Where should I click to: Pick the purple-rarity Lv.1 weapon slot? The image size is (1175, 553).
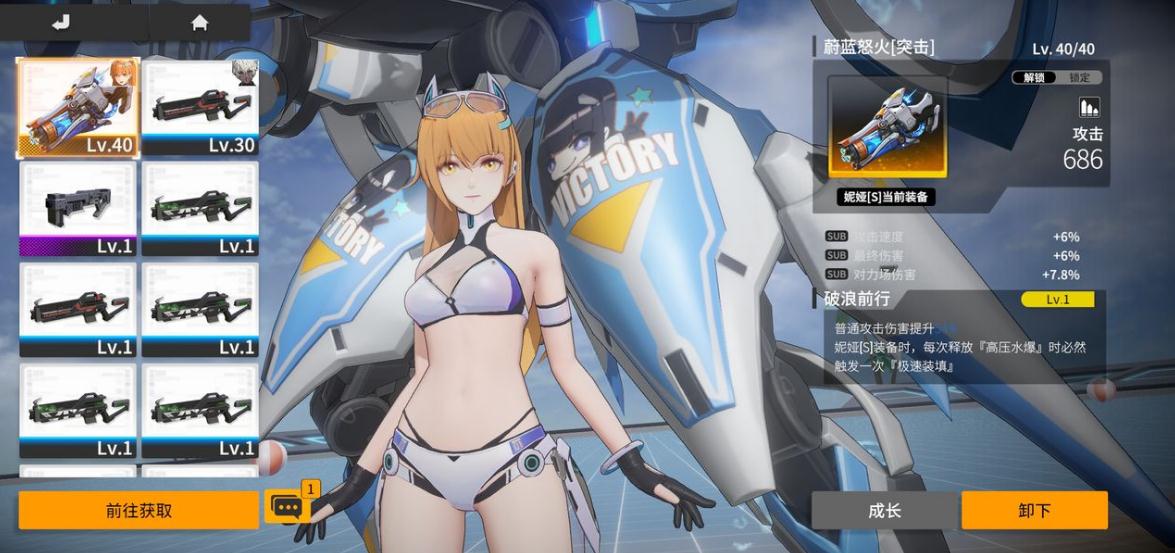tap(79, 208)
